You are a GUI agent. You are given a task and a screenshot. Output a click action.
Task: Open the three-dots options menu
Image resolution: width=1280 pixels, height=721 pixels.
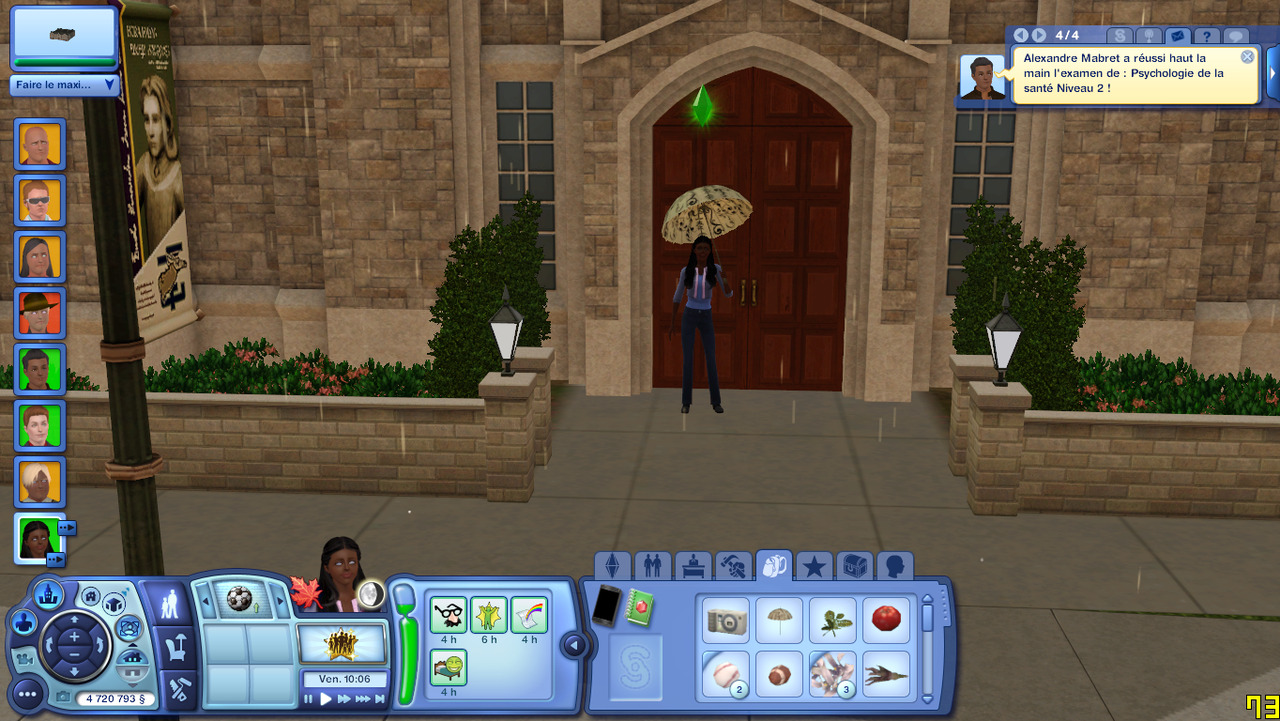pos(27,693)
